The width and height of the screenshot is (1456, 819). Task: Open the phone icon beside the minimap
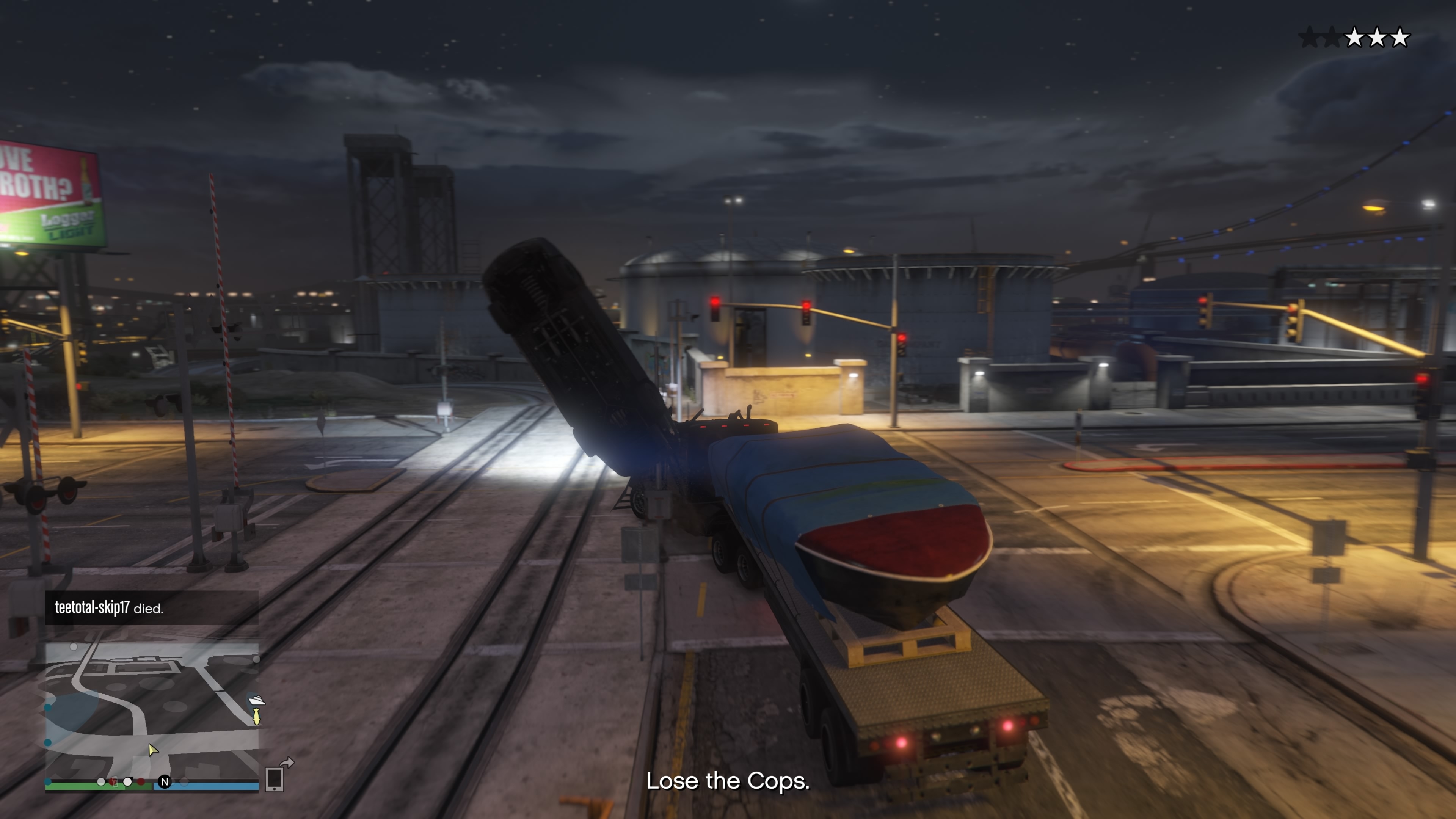tap(275, 779)
